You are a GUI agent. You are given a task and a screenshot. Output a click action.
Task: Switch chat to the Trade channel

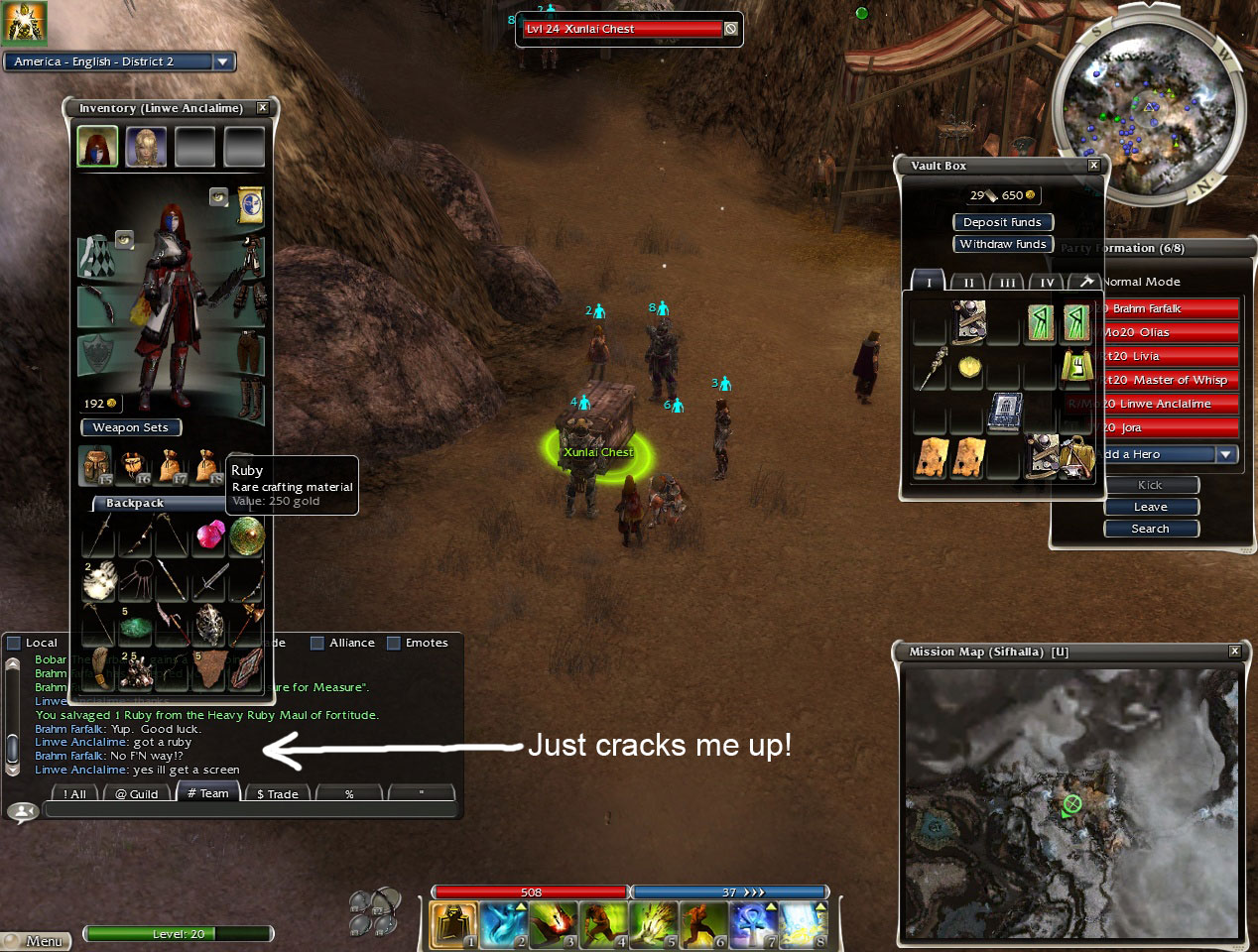coord(277,793)
